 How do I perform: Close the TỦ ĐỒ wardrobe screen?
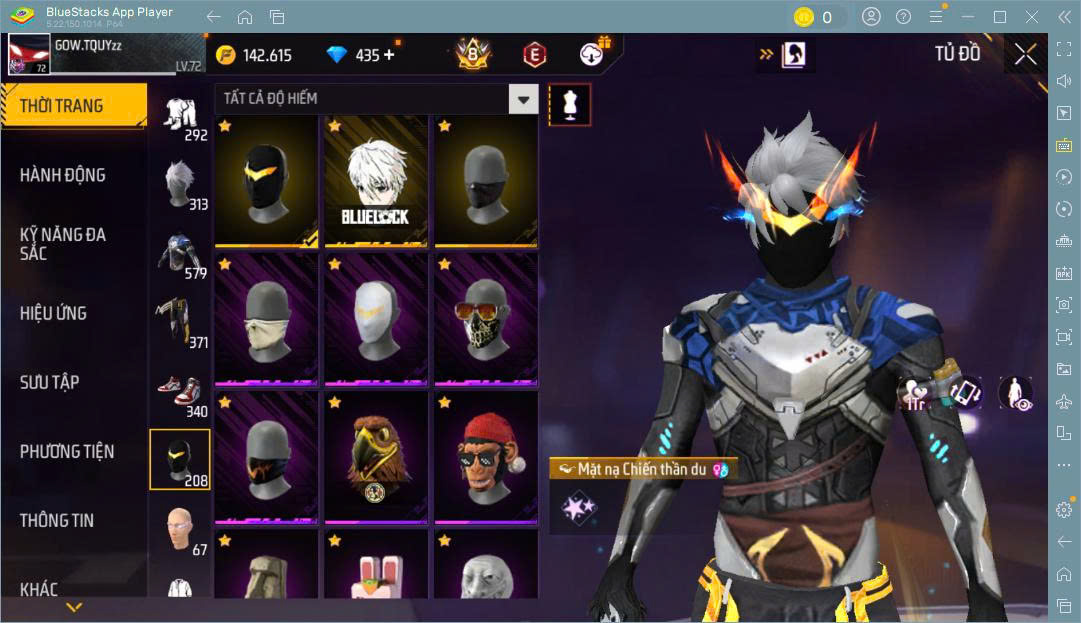point(1025,54)
